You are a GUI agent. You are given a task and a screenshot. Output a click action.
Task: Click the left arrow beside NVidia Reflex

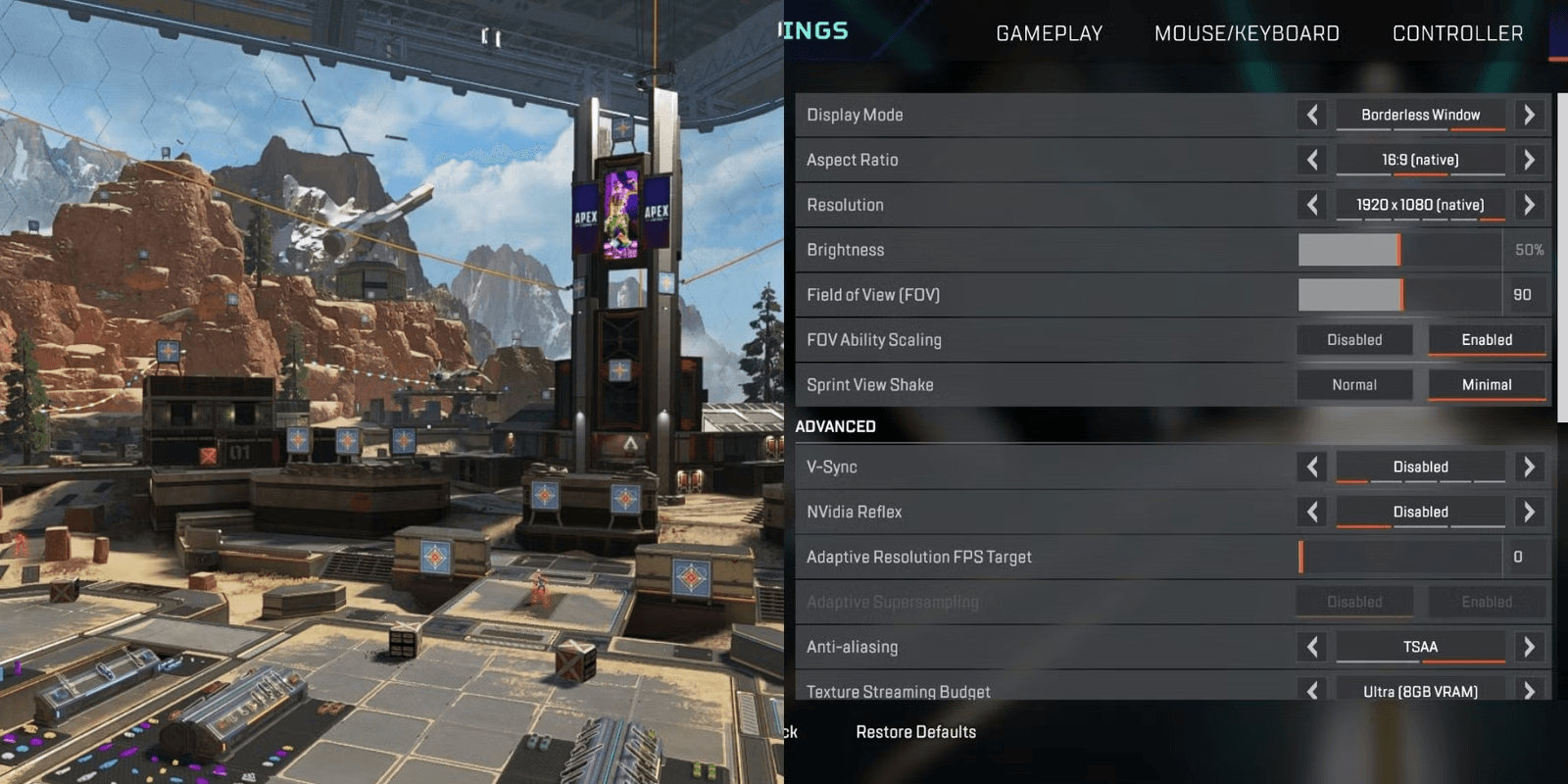[x=1311, y=511]
